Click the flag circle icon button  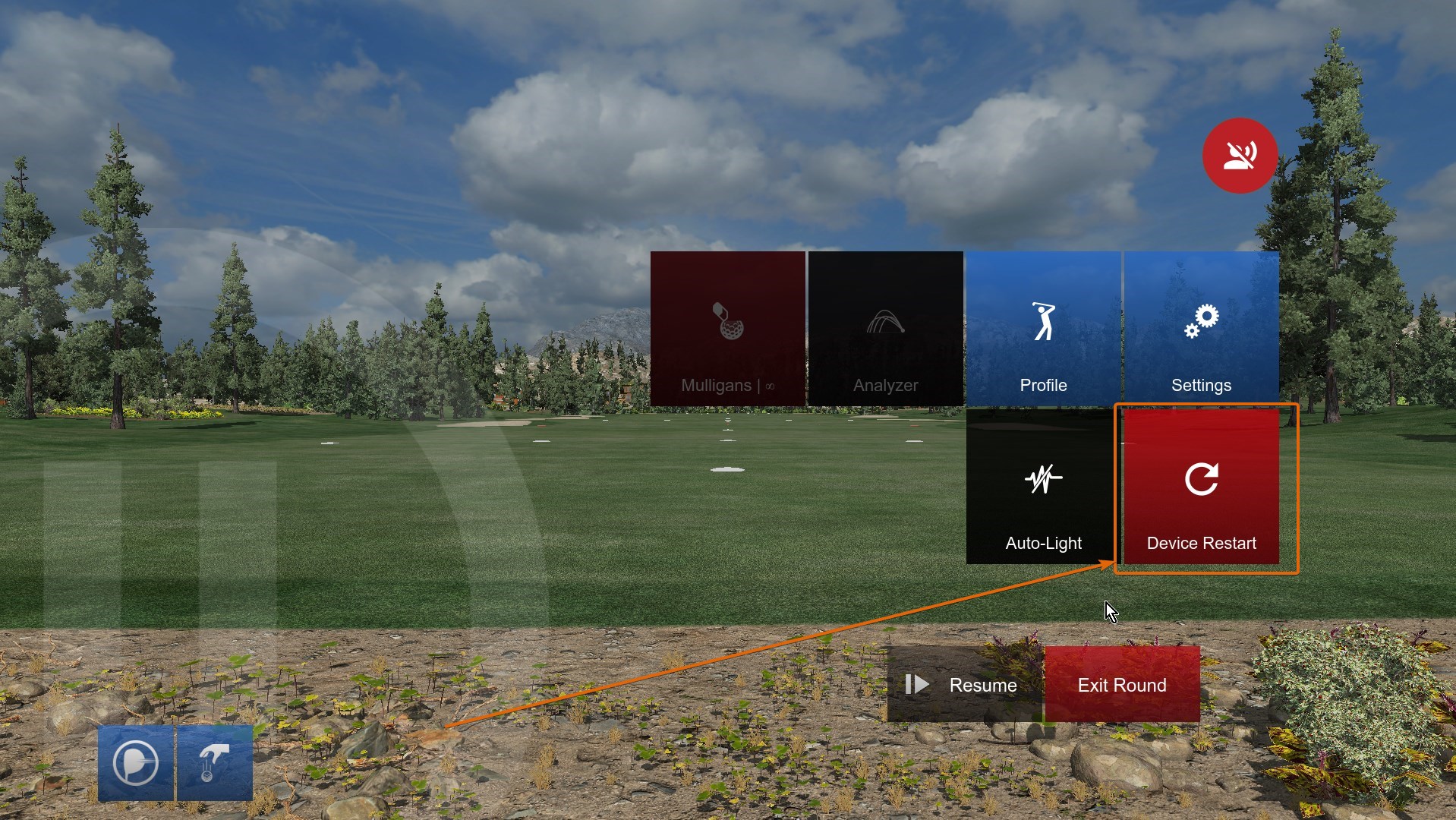pyautogui.click(x=136, y=763)
